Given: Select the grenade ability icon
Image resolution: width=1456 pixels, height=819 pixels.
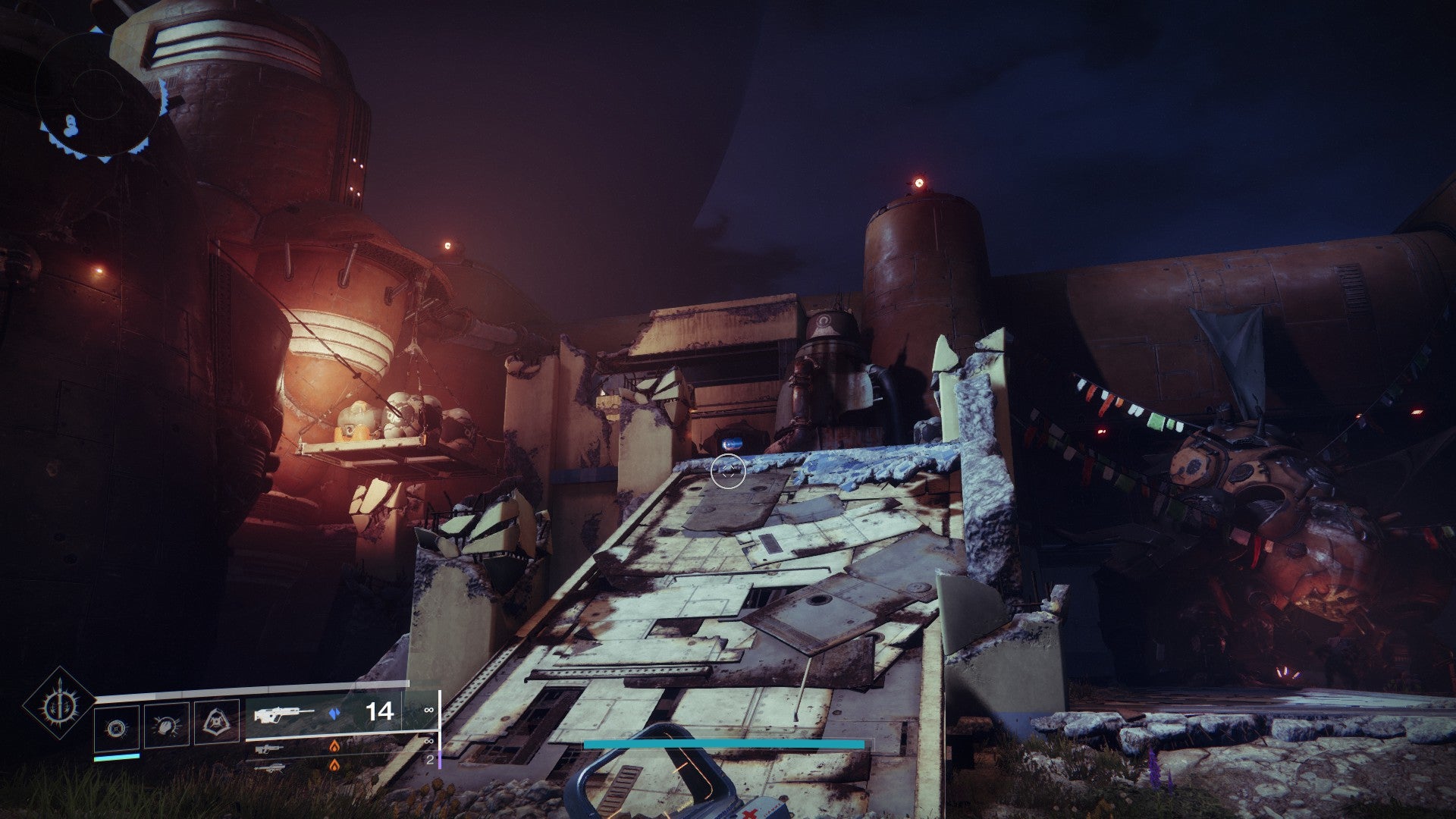Looking at the screenshot, I should [x=117, y=727].
